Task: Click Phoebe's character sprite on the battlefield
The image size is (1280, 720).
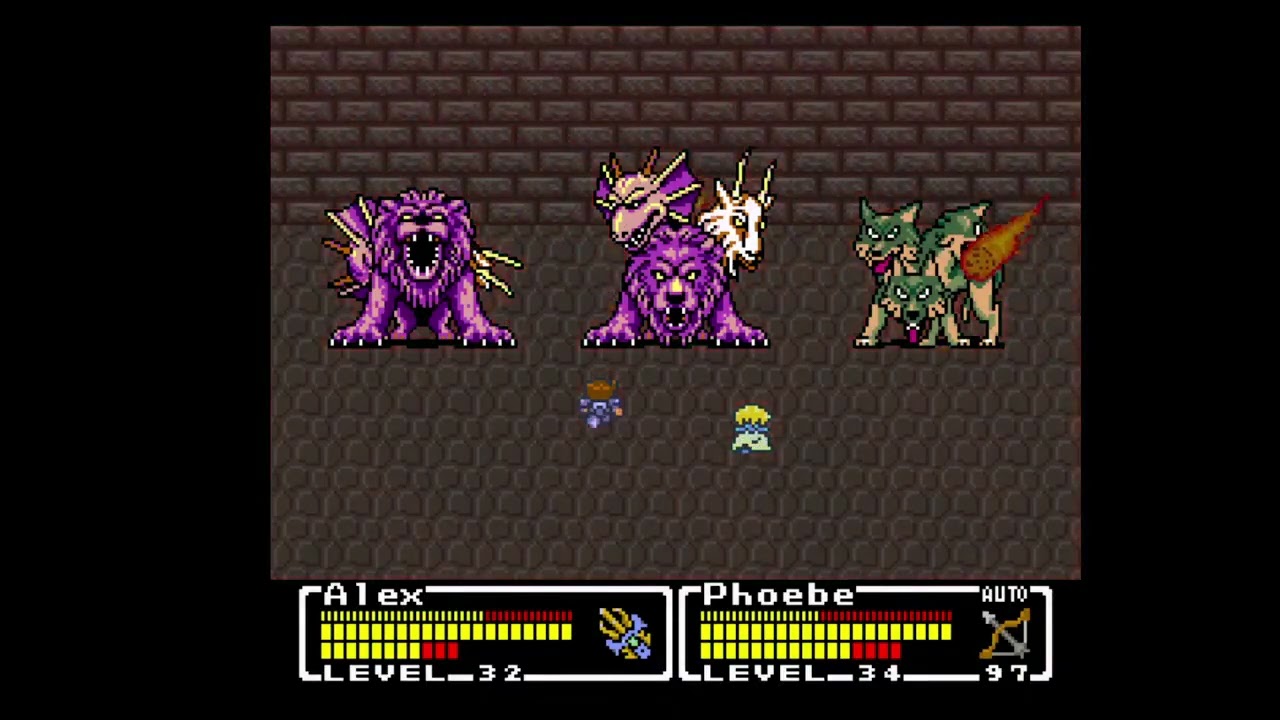Action: (x=752, y=430)
